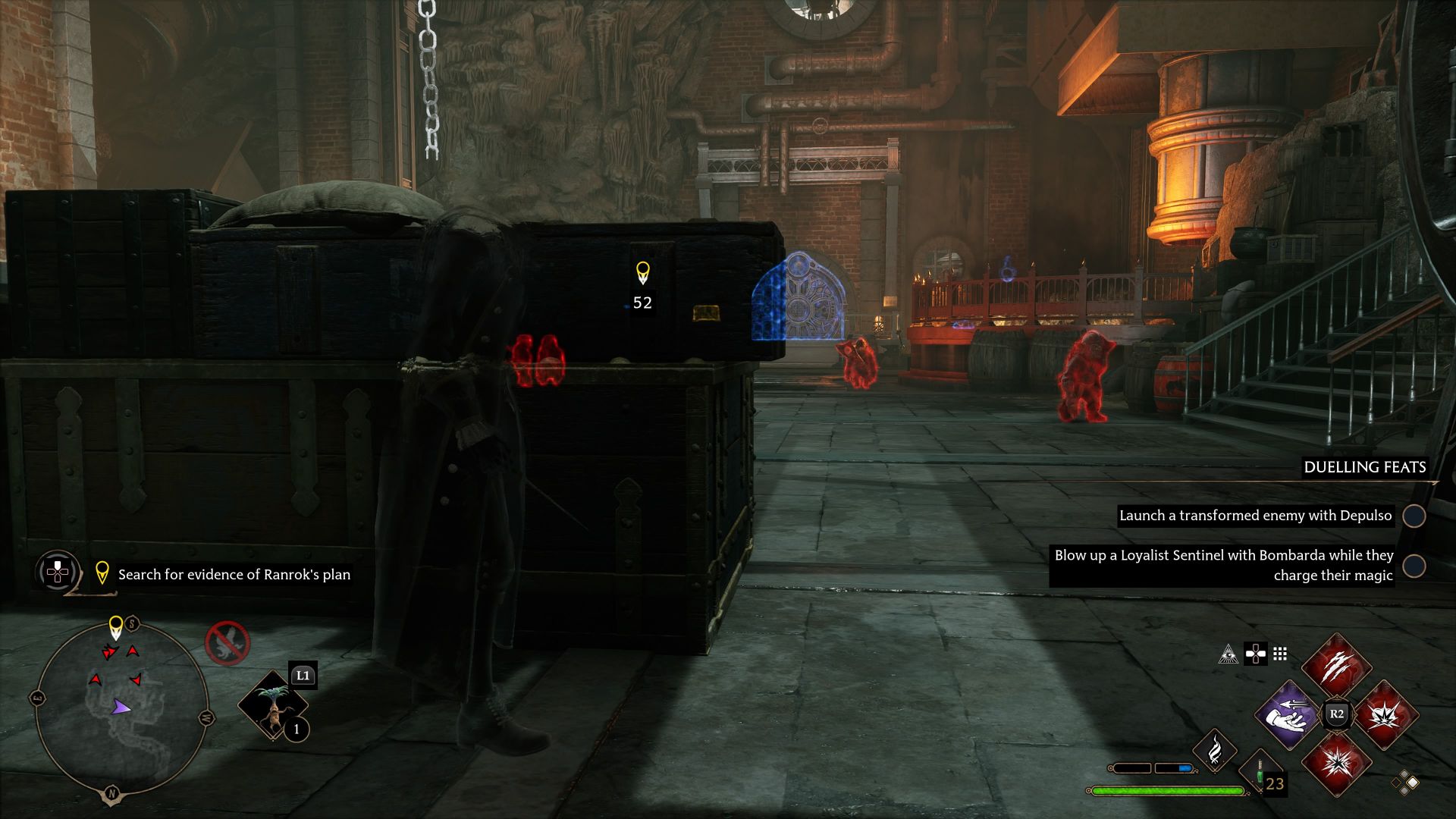The height and width of the screenshot is (819, 1456).
Task: Click the yellow quest marker showing 52
Action: (x=642, y=273)
